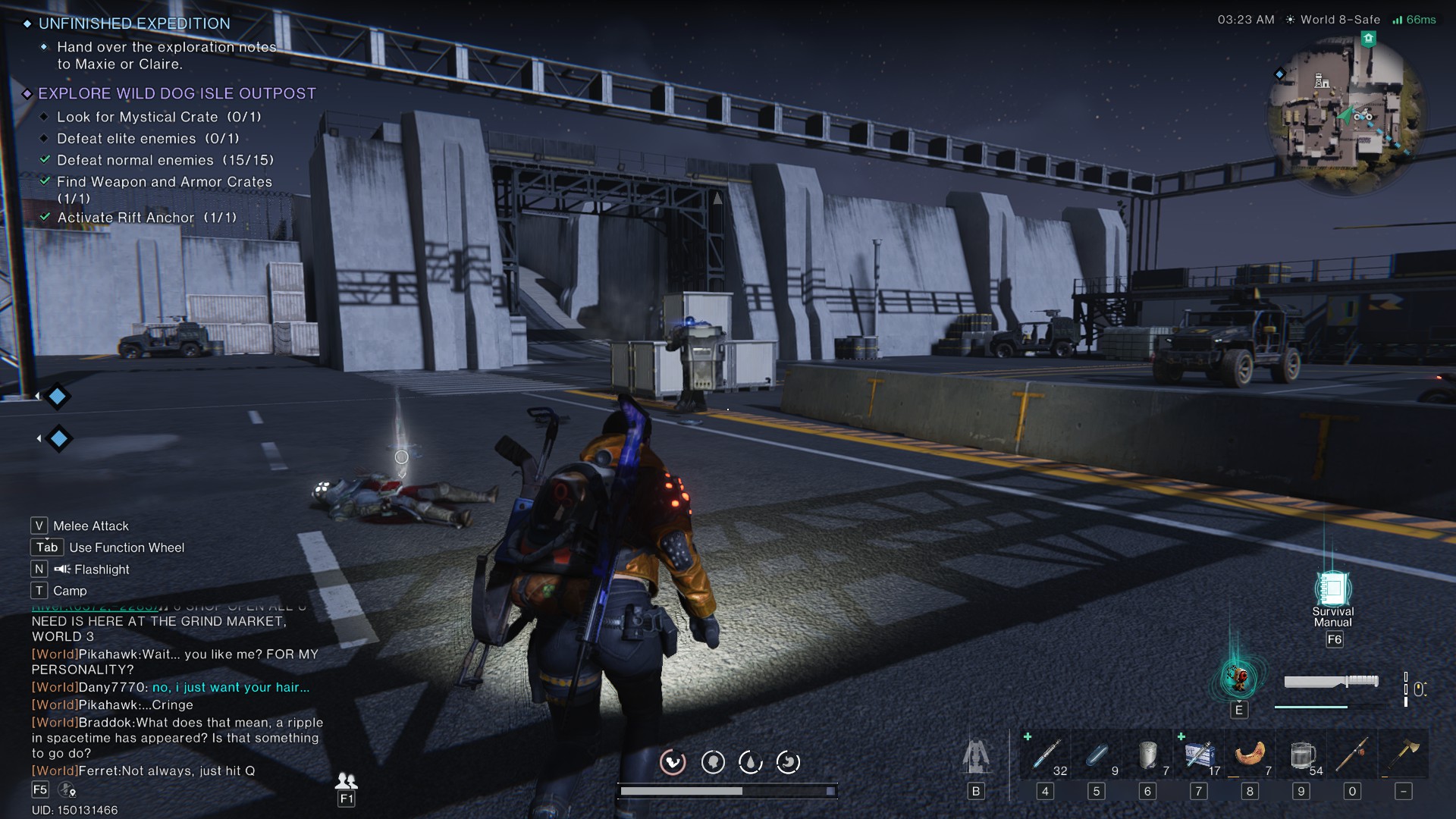Screen dimensions: 1456x819
Task: Open the circular minimap
Action: 1345,115
